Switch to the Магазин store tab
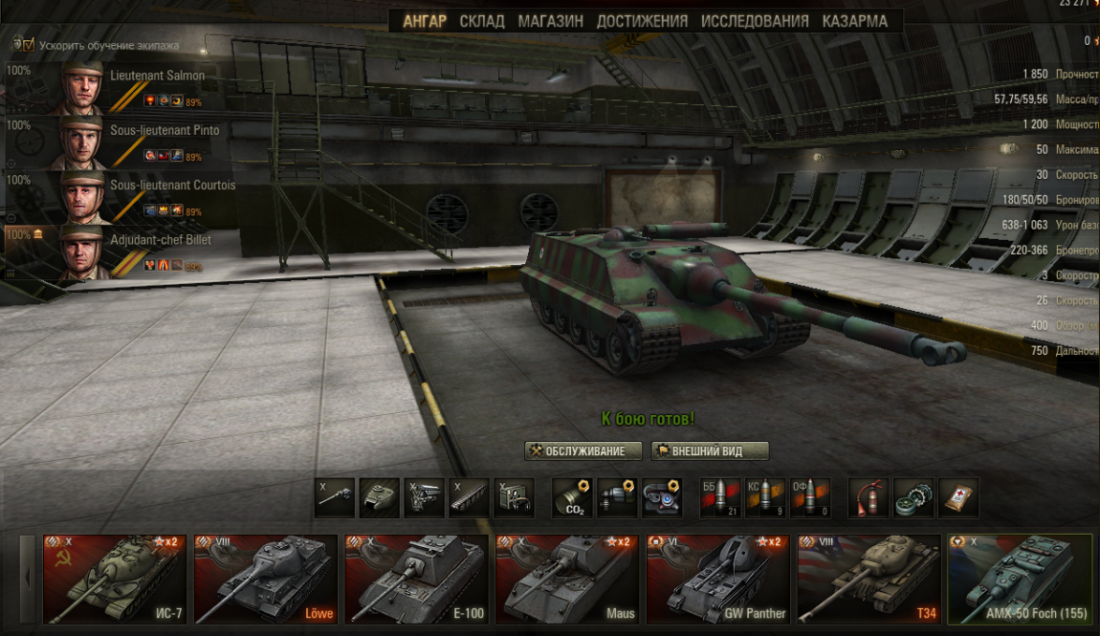Screen dimensions: 1100x636 pyautogui.click(x=551, y=21)
